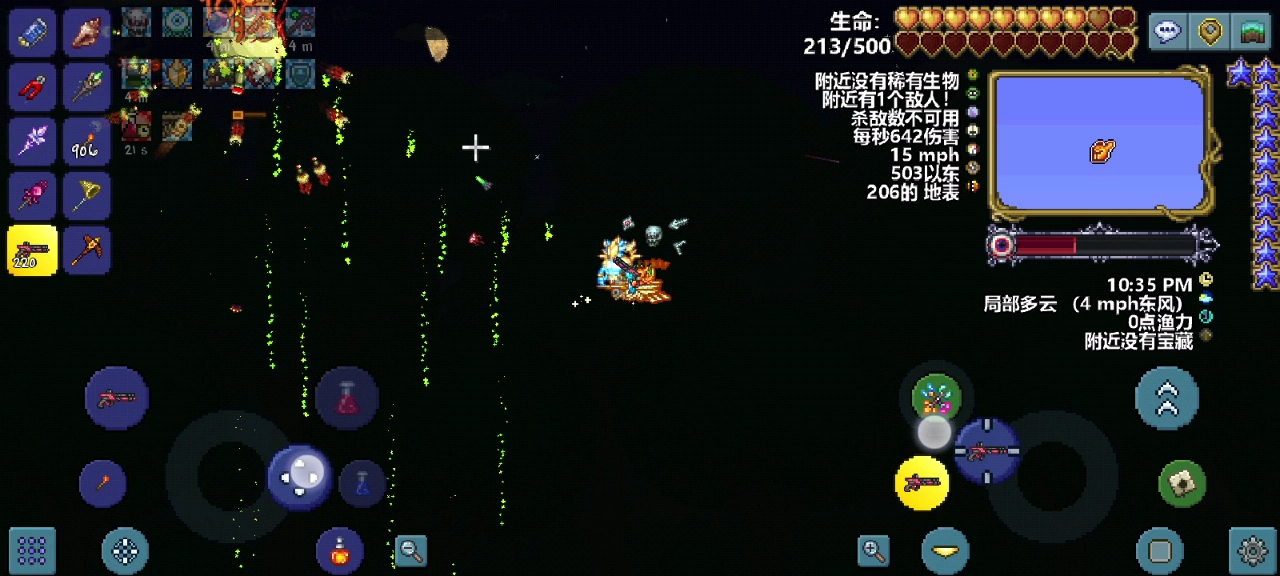This screenshot has height=576, width=1280.
Task: Open the map pin button
Action: [x=1211, y=32]
